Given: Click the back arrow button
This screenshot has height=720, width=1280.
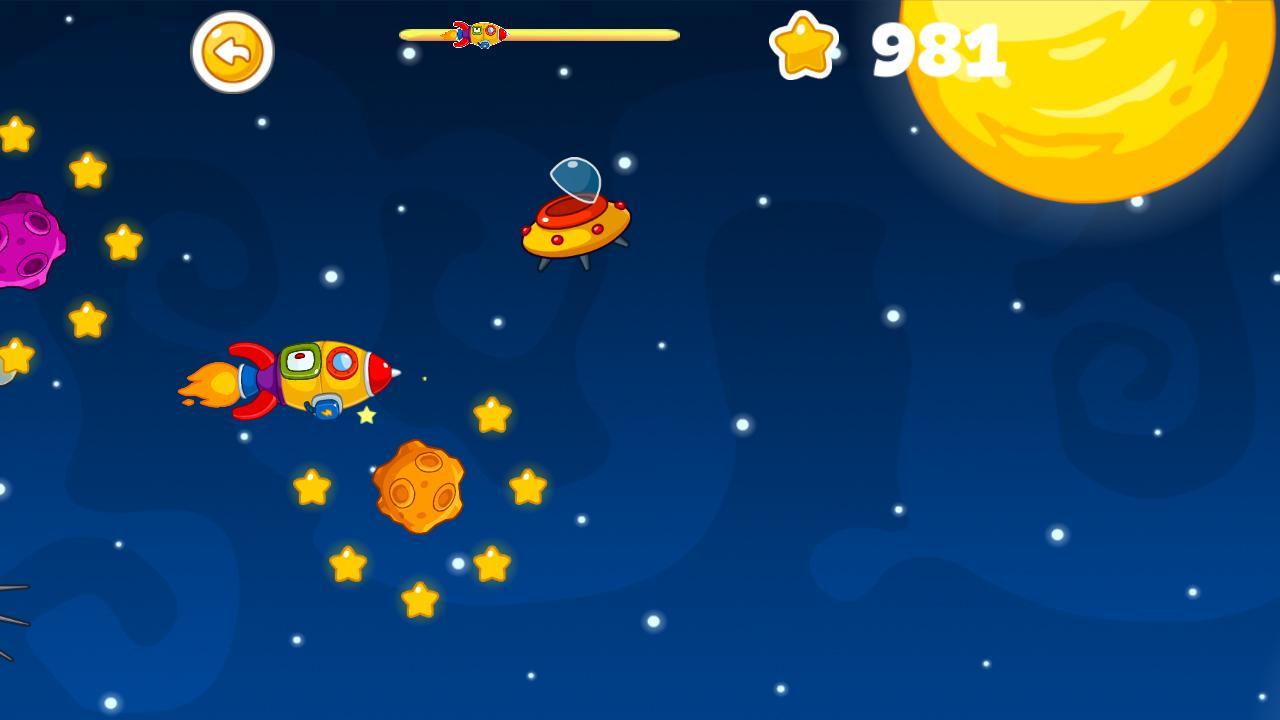Looking at the screenshot, I should pyautogui.click(x=232, y=52).
